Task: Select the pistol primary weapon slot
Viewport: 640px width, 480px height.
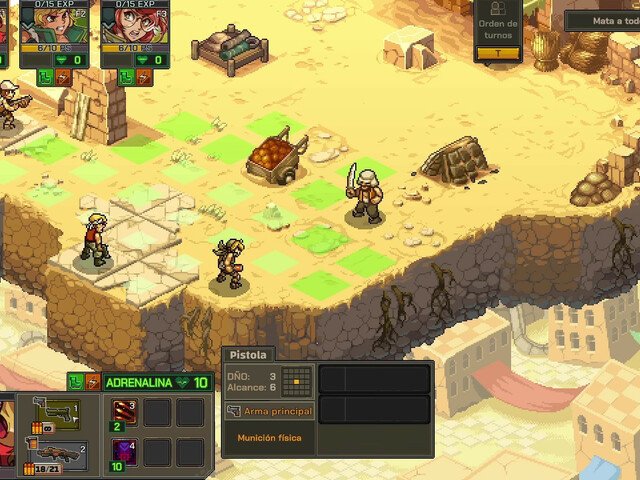Action: (x=55, y=413)
